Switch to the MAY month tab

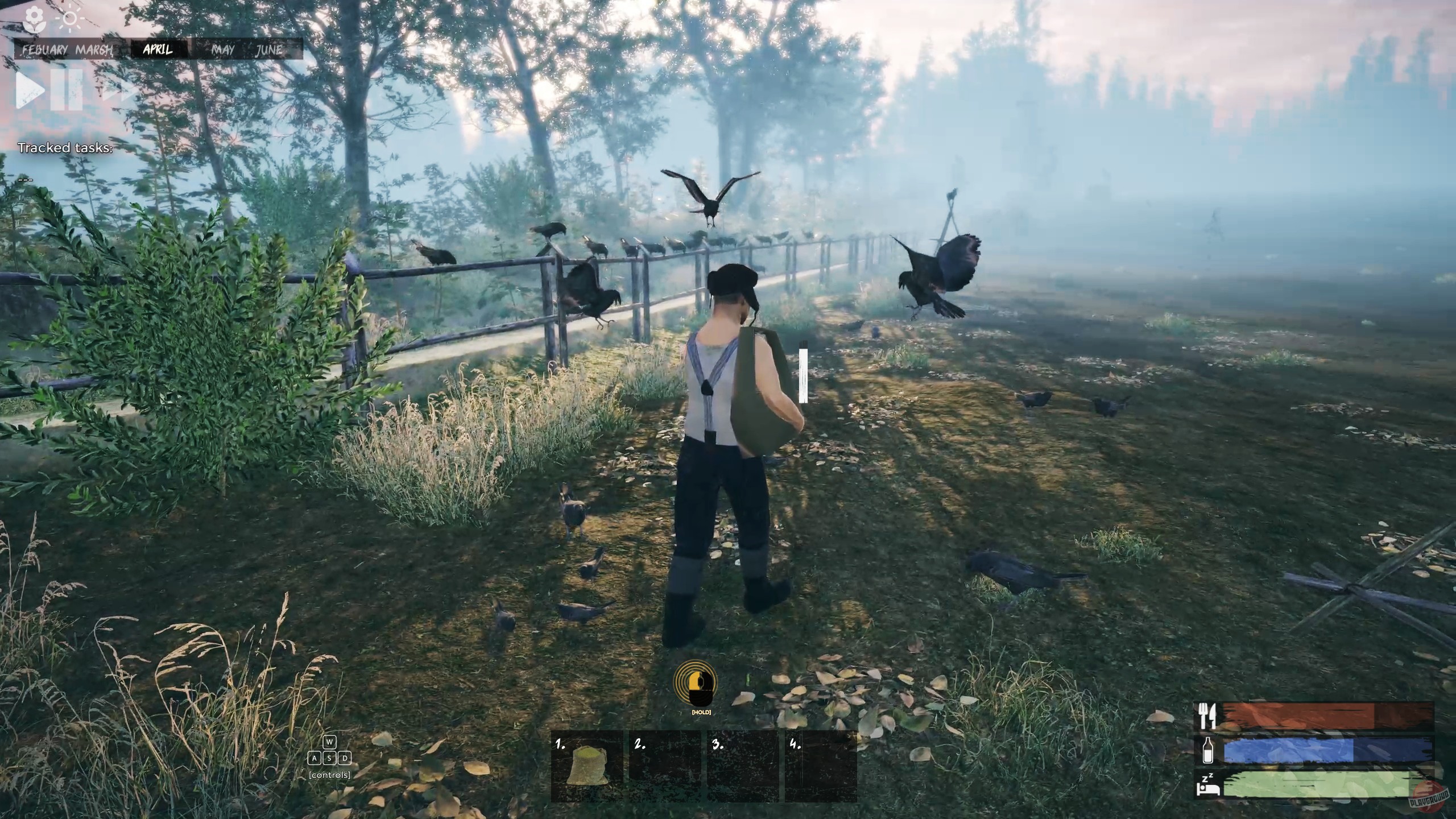(x=222, y=50)
